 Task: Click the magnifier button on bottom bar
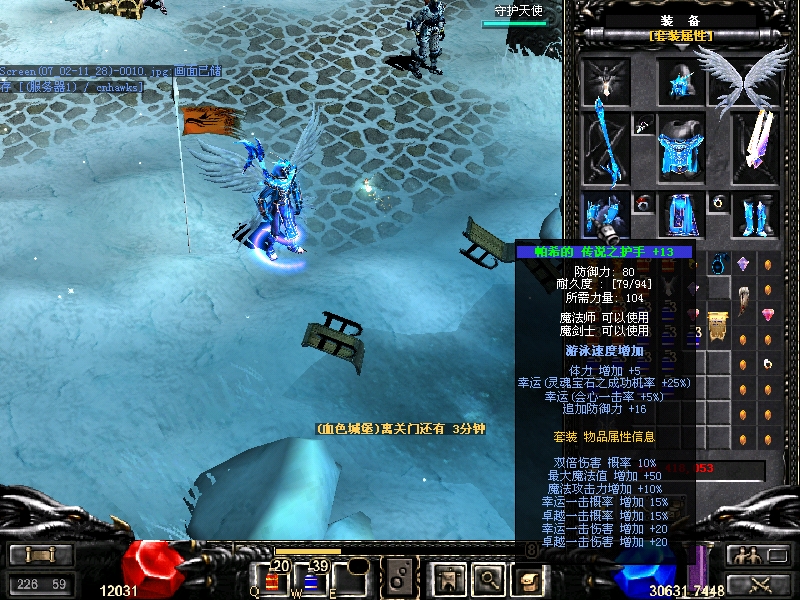pos(487,578)
